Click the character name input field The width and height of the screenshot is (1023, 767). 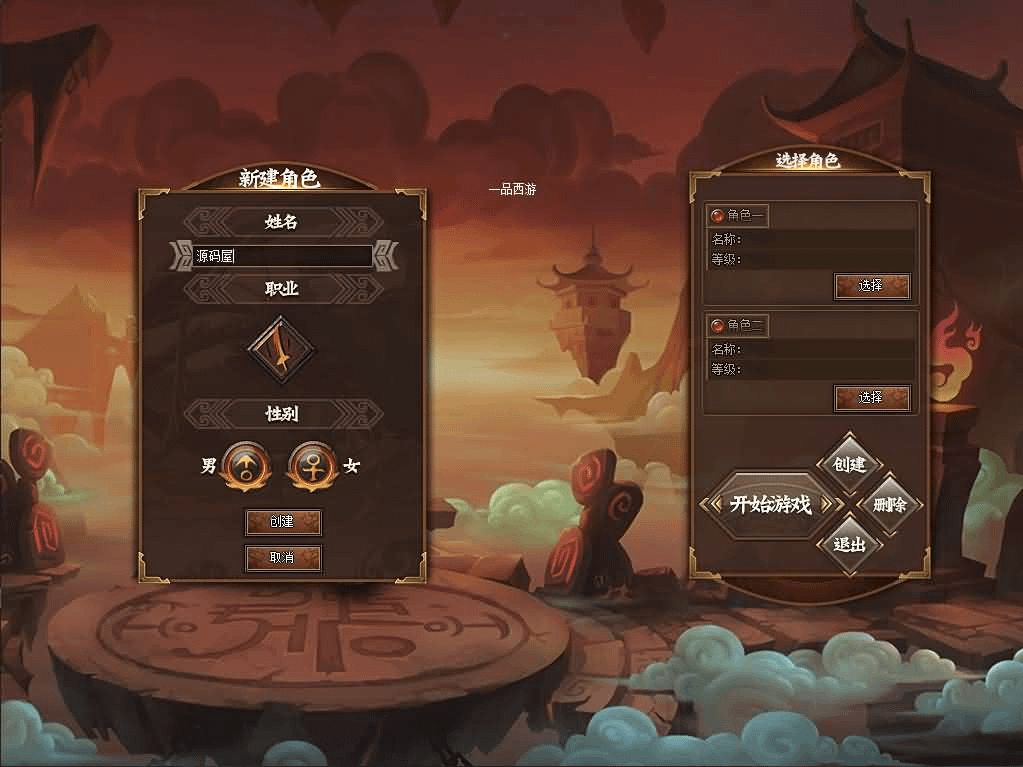tap(282, 256)
